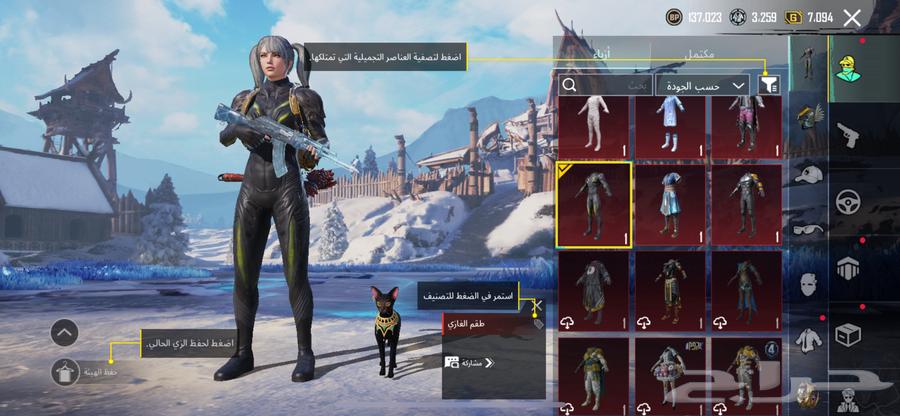This screenshot has width=900, height=416.
Task: Select the white jacket clothing category
Action: tap(808, 340)
